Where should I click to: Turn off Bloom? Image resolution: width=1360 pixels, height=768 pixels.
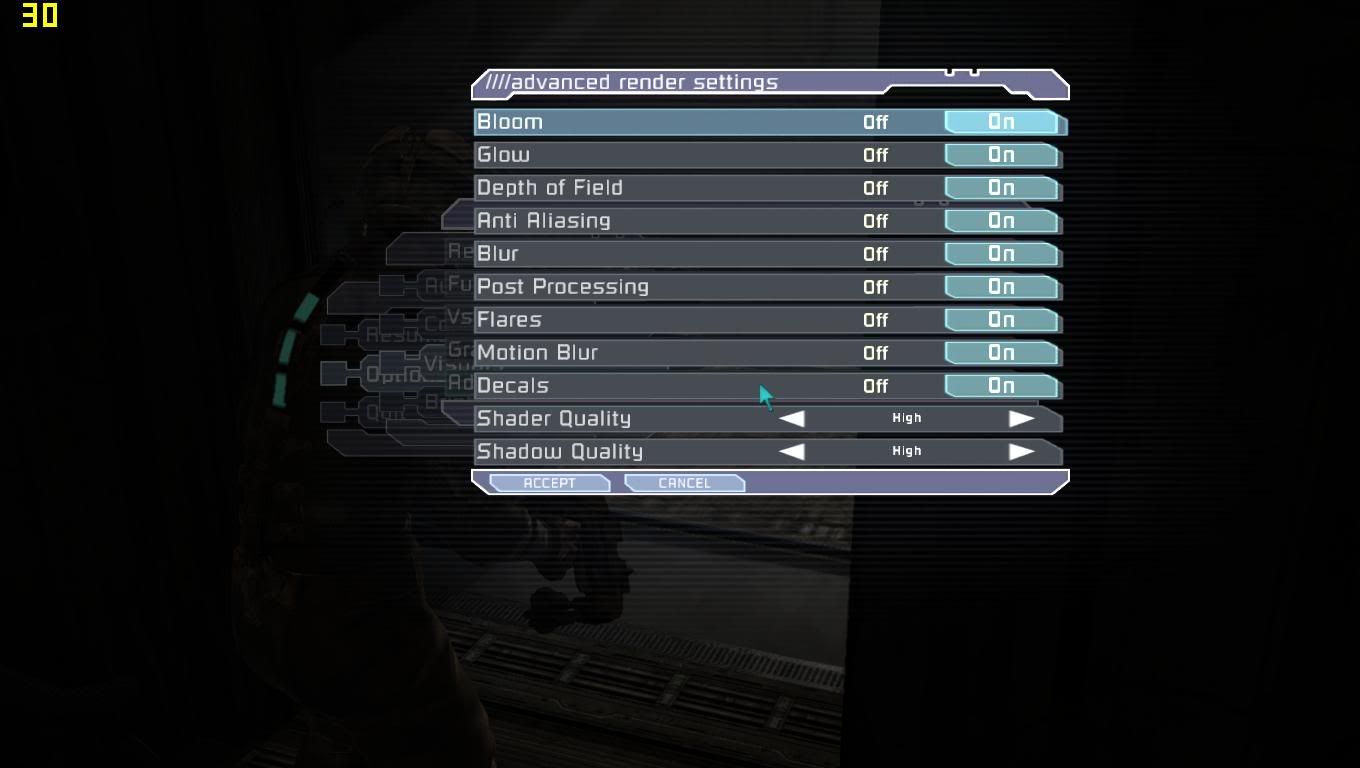click(875, 121)
